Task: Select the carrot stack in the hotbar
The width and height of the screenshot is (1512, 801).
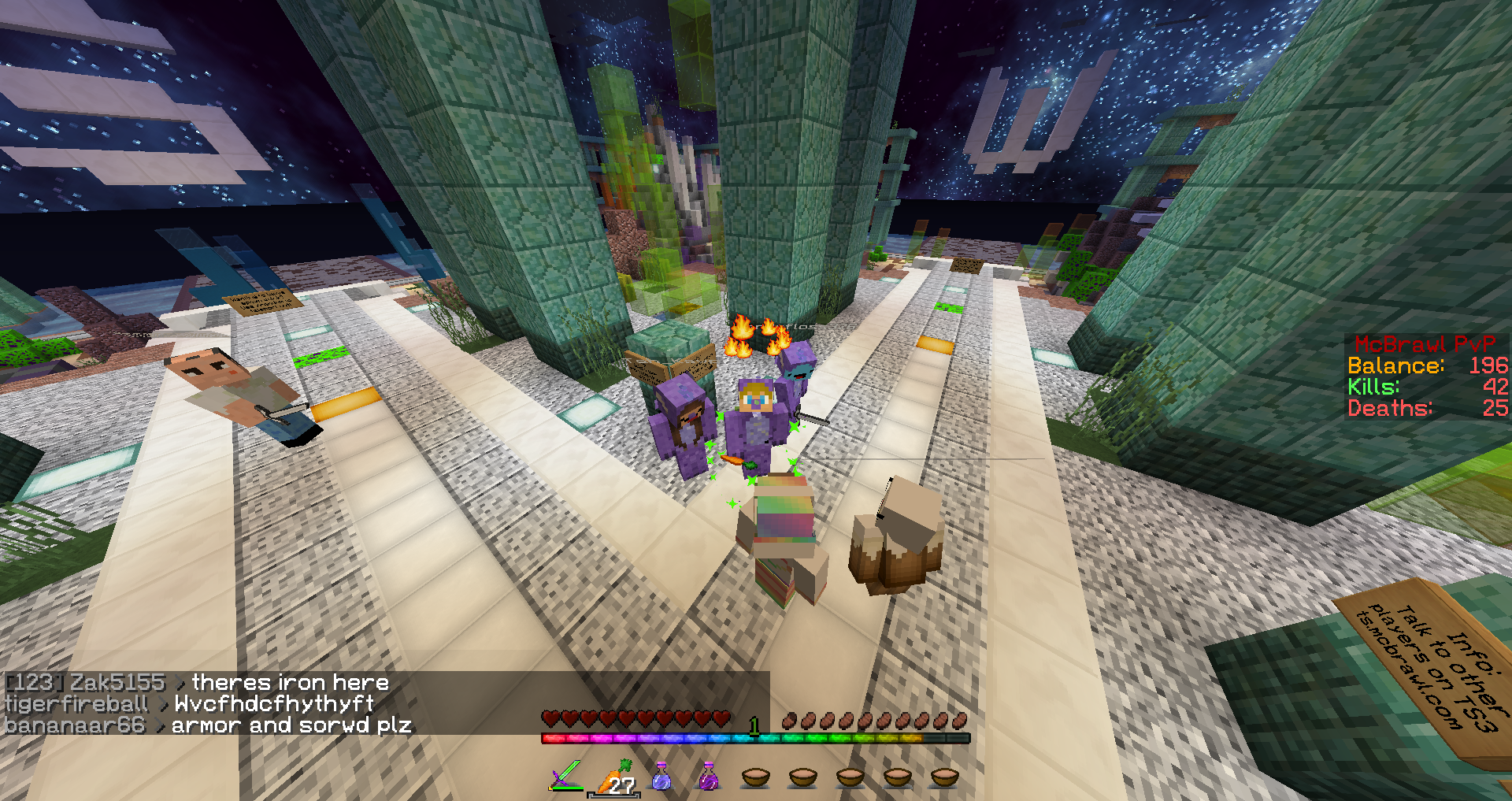Action: click(614, 777)
